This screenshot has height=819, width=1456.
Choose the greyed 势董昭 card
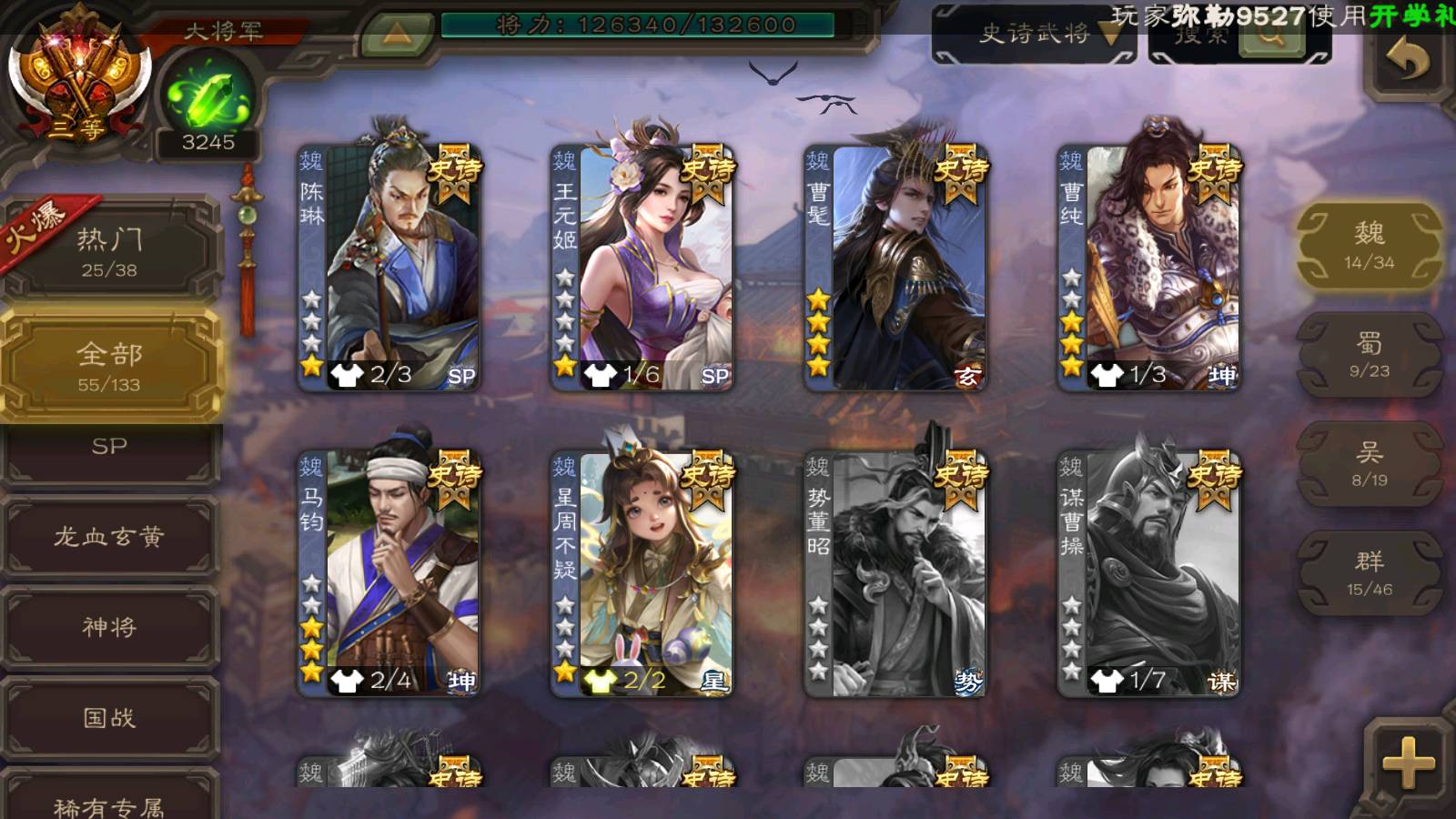pos(895,573)
